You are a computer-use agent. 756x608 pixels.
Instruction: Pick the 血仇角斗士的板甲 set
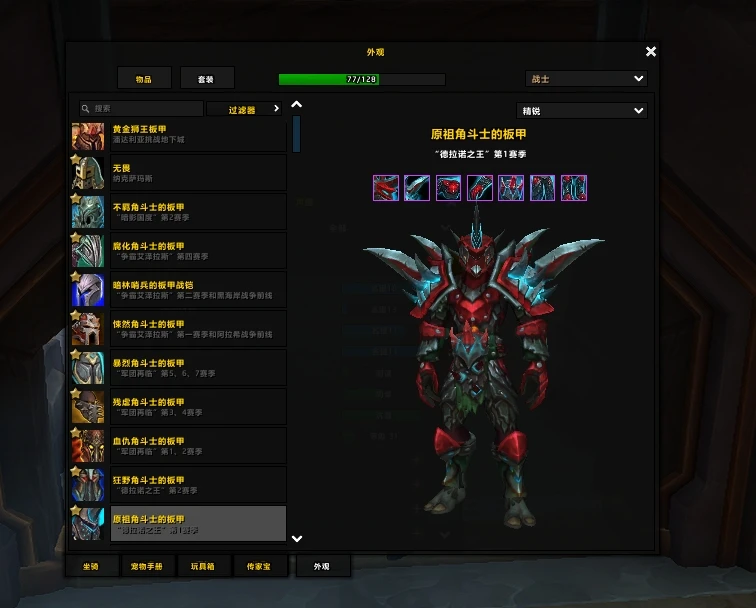click(178, 446)
